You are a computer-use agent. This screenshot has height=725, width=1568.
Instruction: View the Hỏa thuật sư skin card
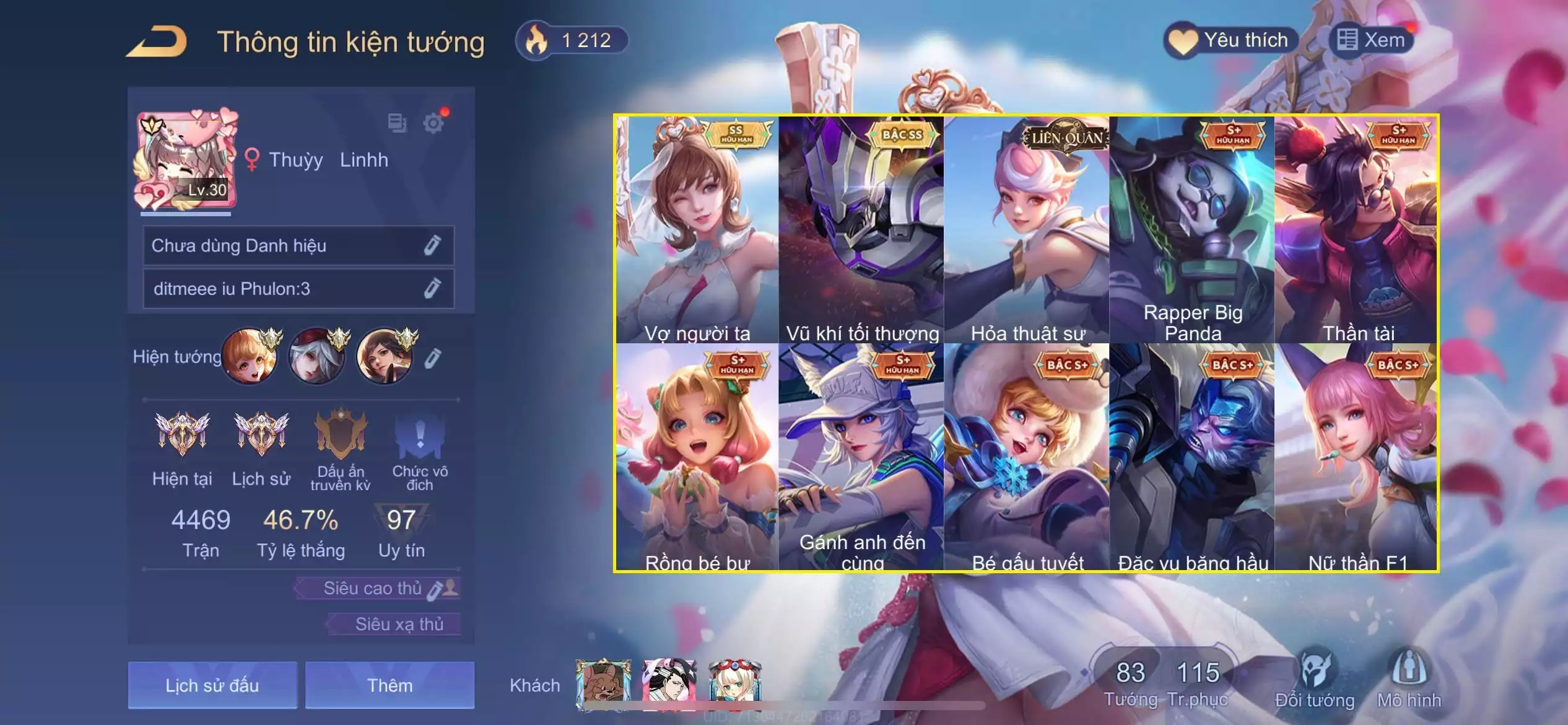tap(1027, 229)
